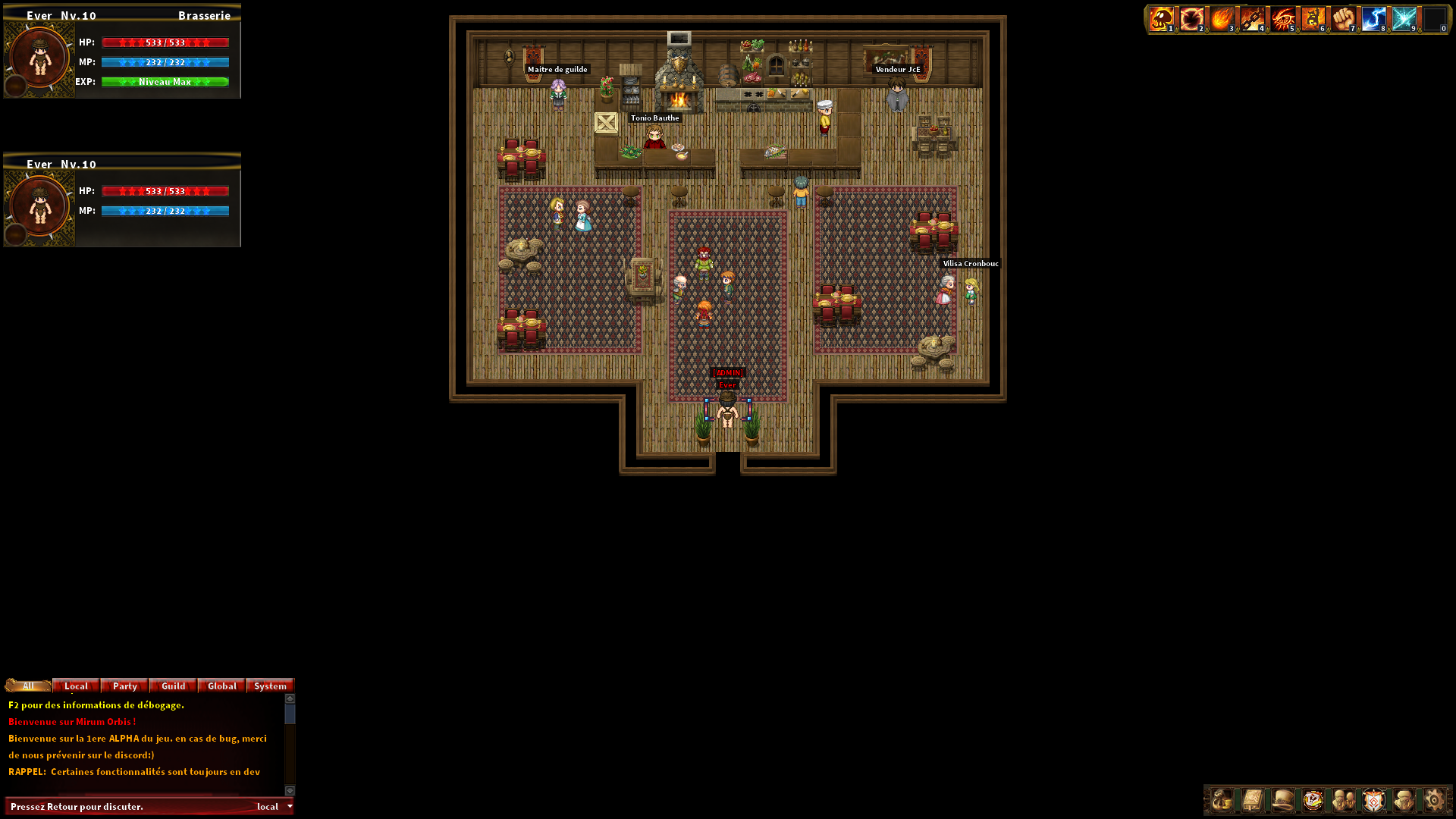Image resolution: width=1456 pixels, height=819 pixels.
Task: Click the chat scrollbar handle
Action: [x=288, y=713]
